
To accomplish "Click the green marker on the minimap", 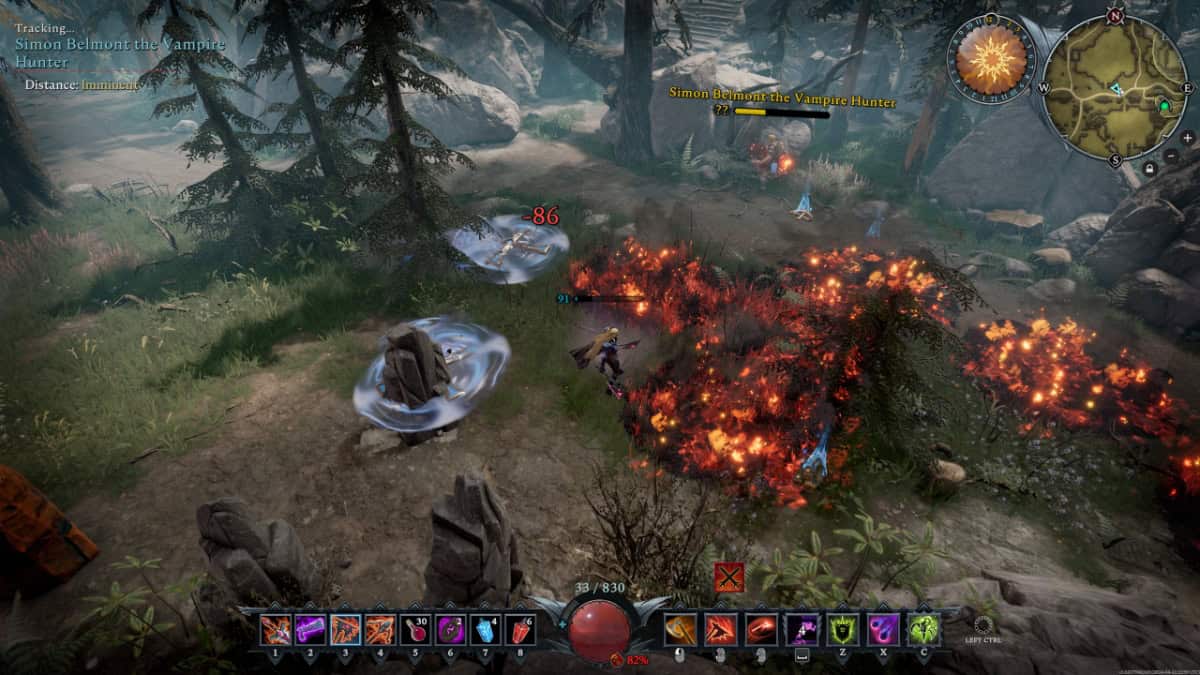I will (1163, 105).
